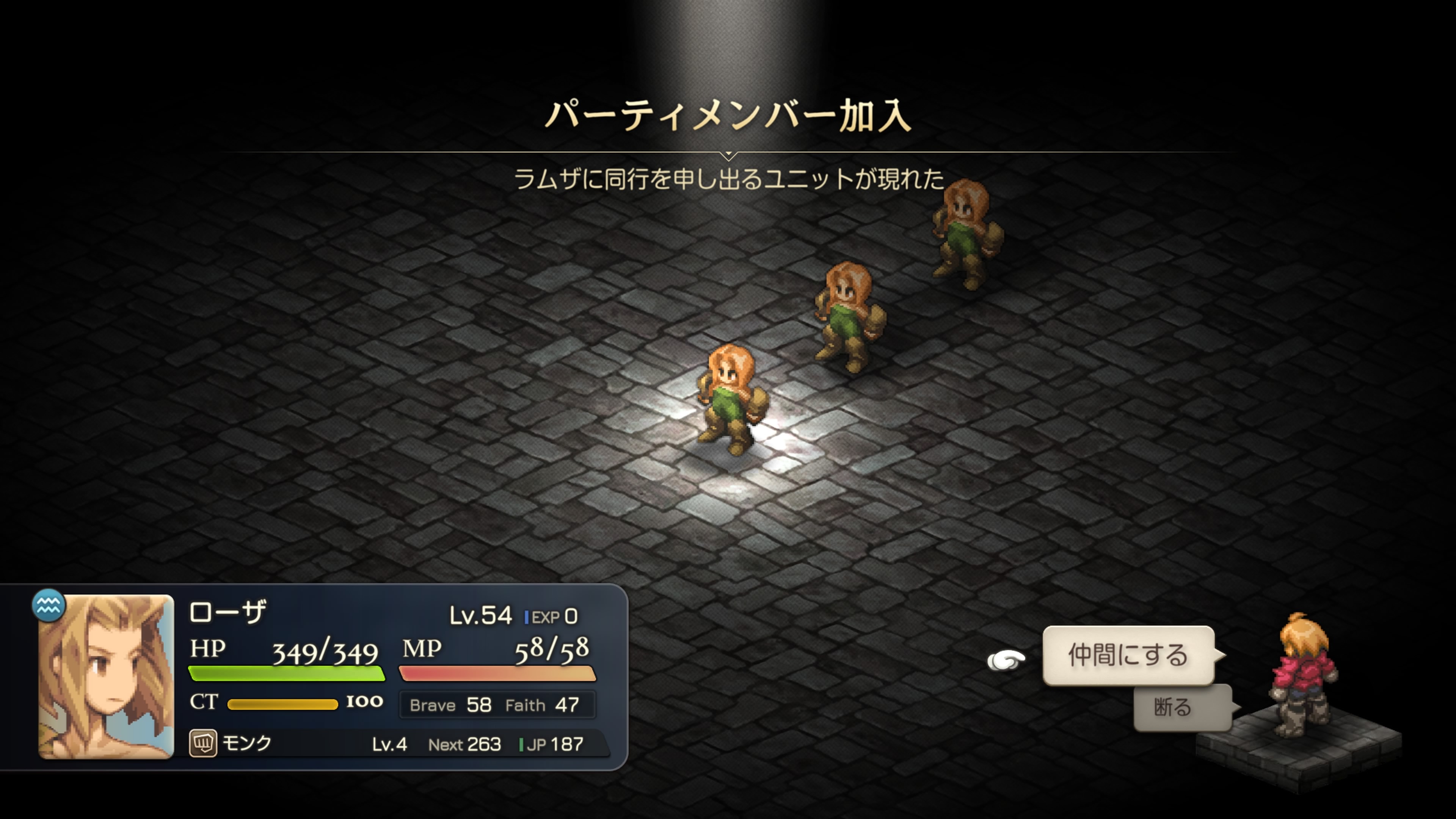Click ローザ's character portrait

(x=106, y=676)
